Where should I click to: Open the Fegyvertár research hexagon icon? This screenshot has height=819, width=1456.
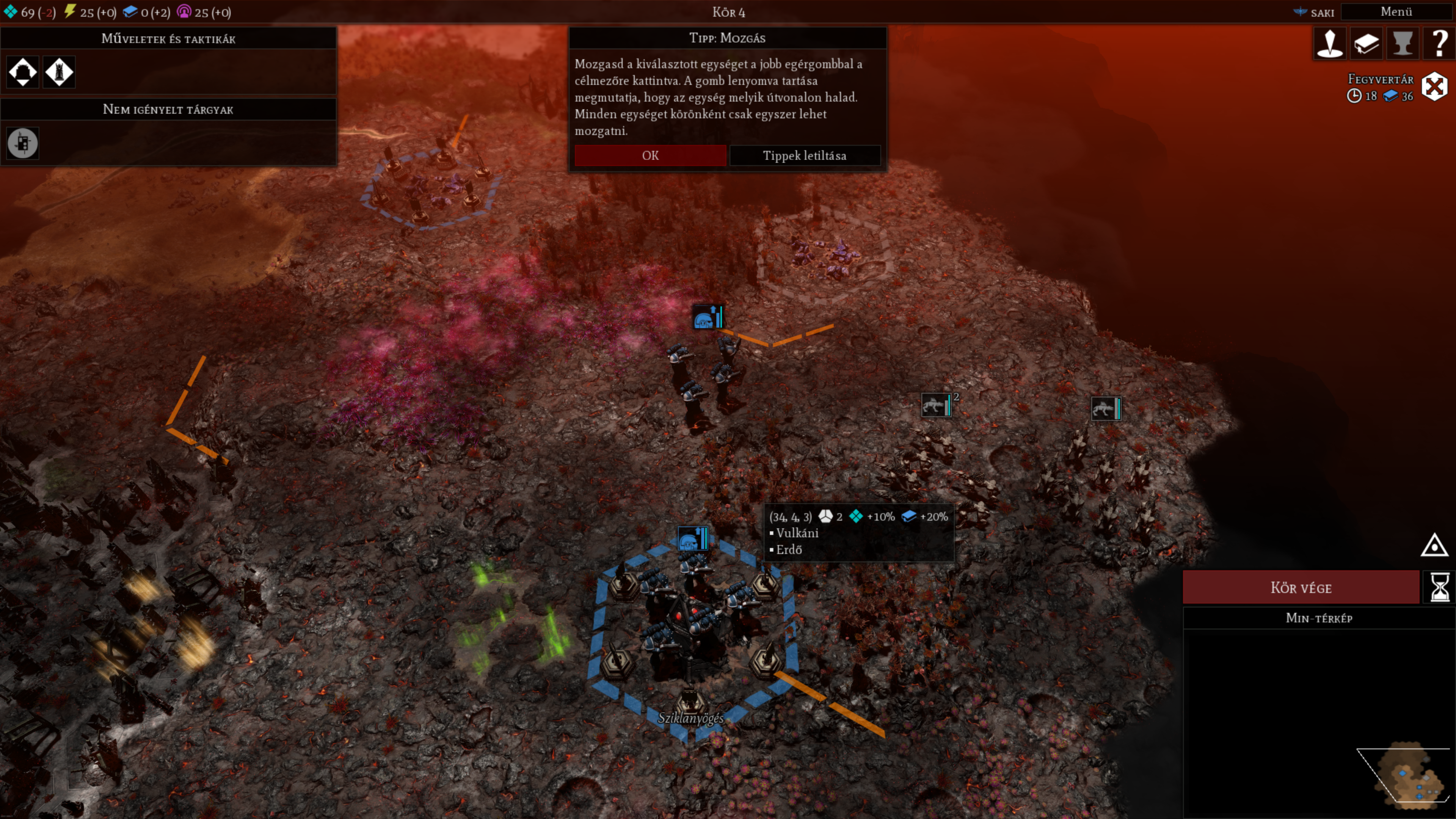tap(1434, 87)
